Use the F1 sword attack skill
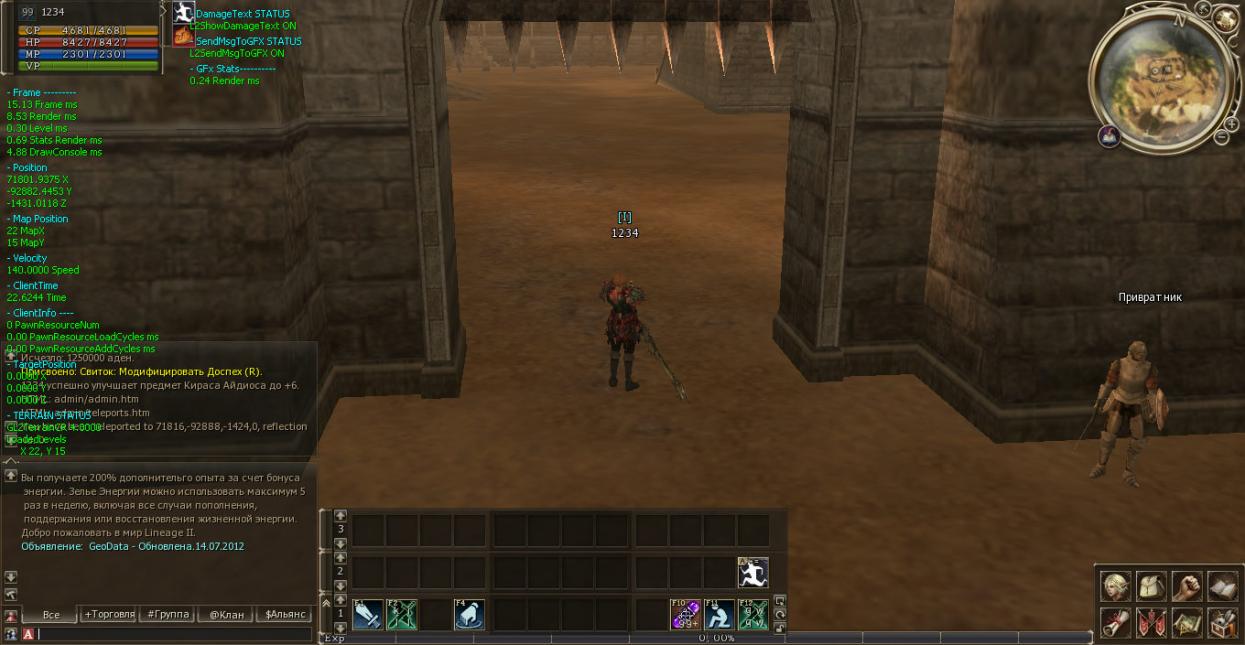The height and width of the screenshot is (645, 1245). coord(367,615)
